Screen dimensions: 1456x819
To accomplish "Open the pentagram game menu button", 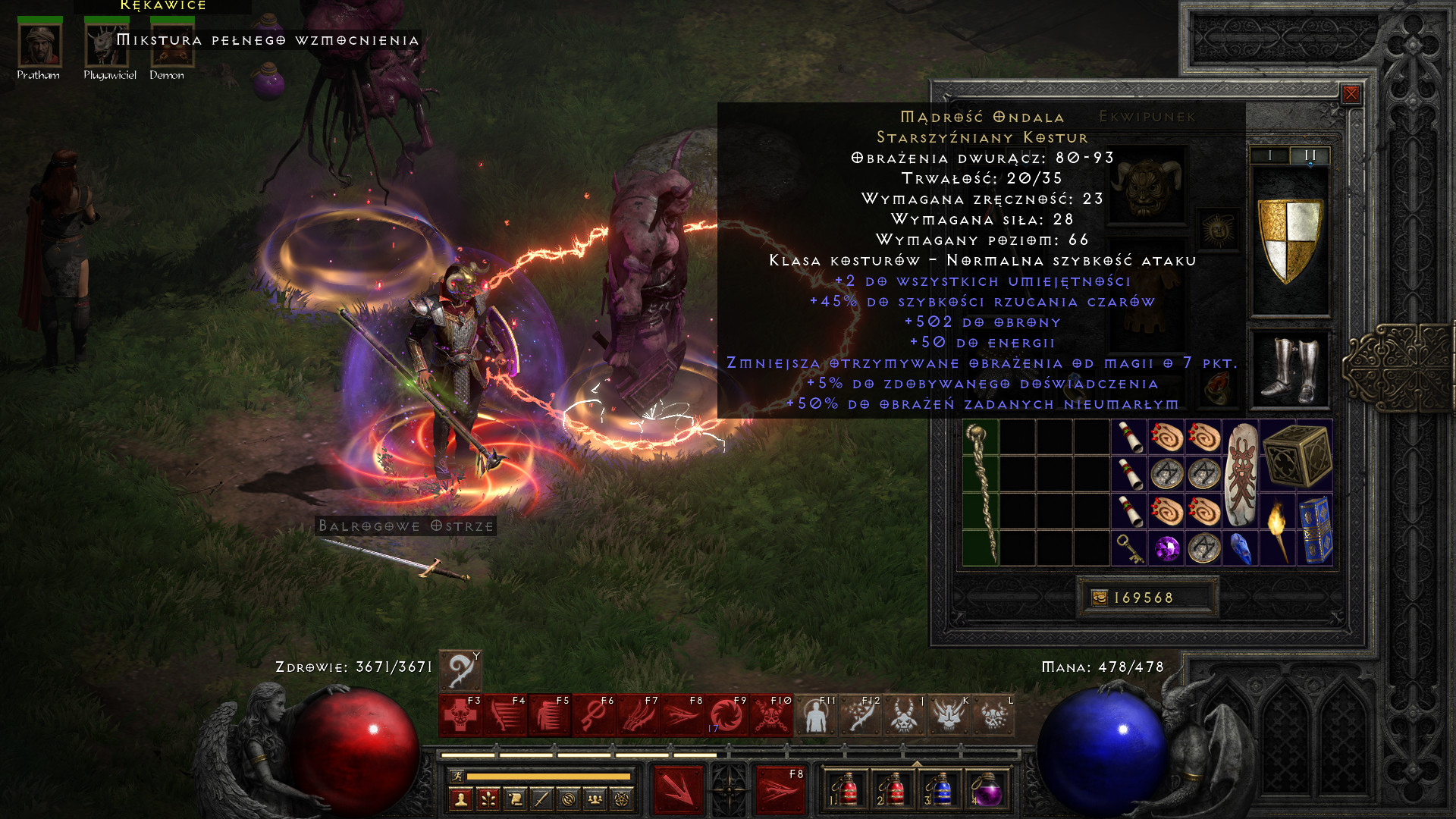I will pos(622,799).
